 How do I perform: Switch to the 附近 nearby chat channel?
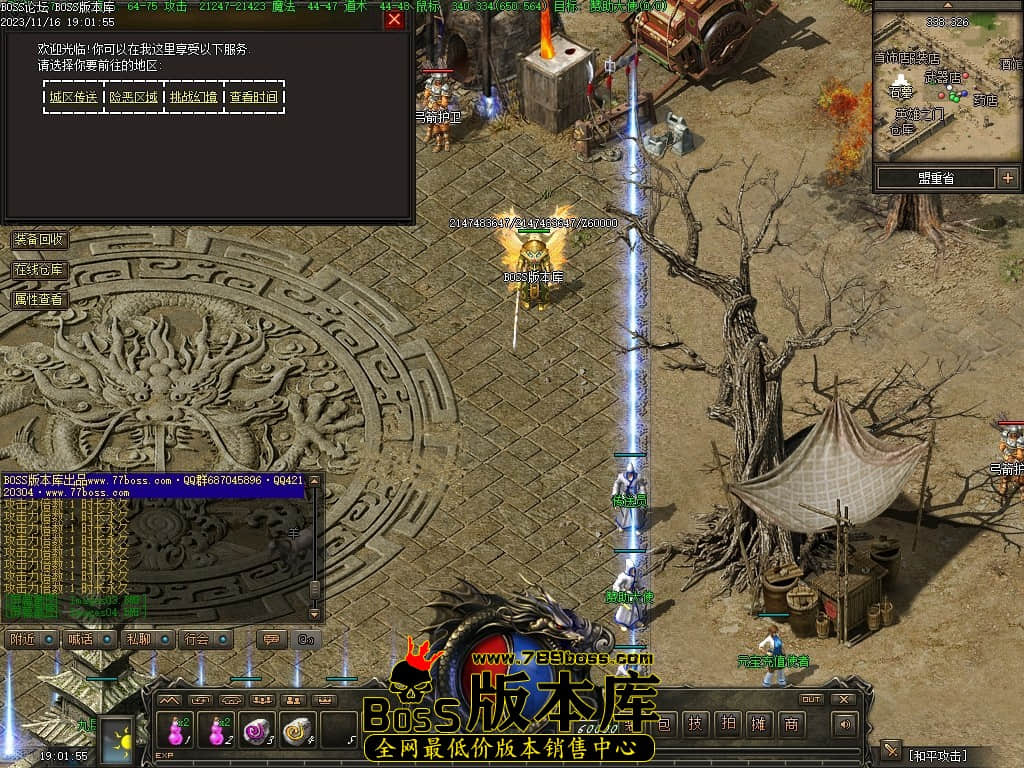click(x=30, y=639)
